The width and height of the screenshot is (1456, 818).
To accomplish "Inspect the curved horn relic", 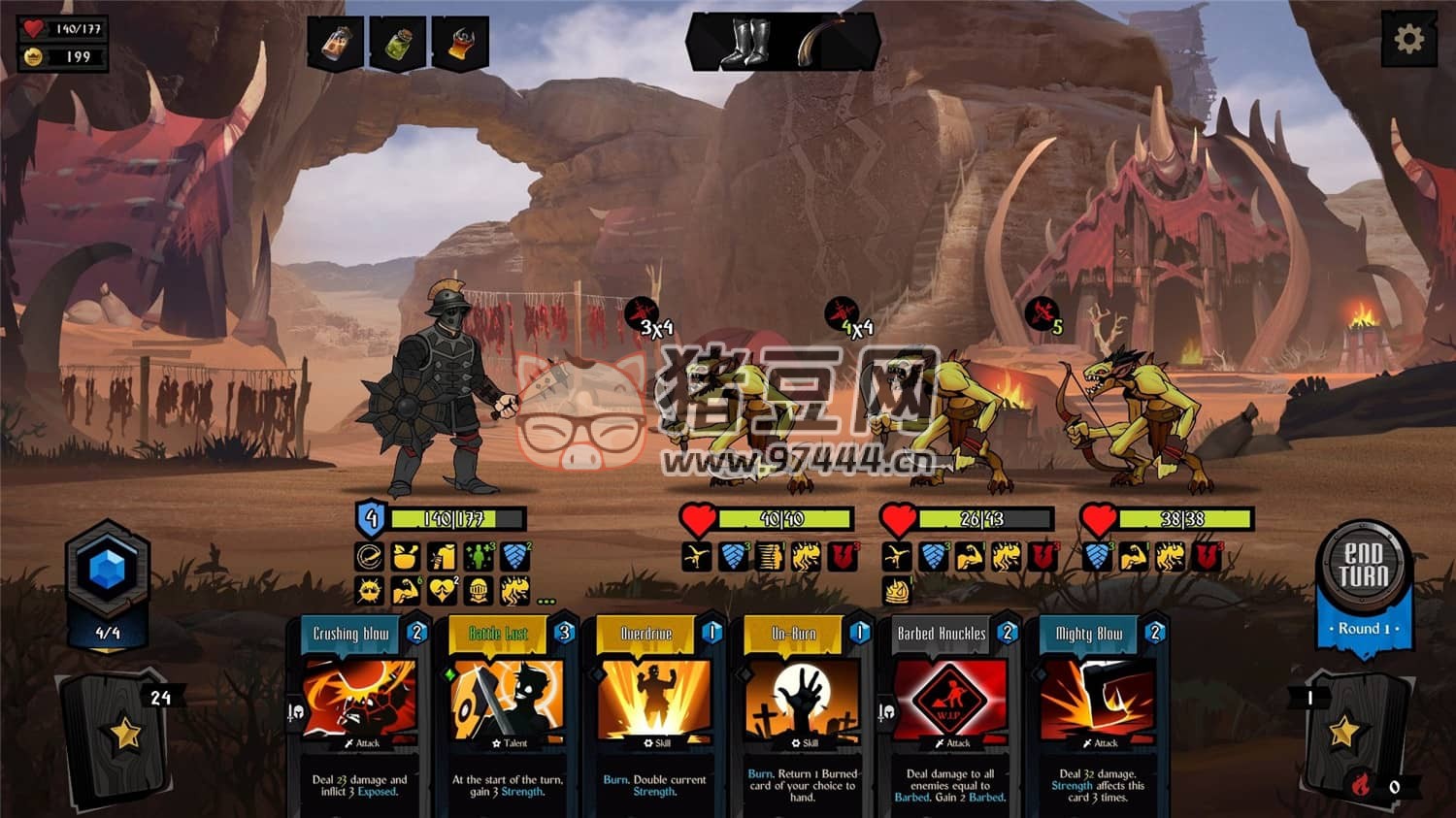I will (x=822, y=44).
